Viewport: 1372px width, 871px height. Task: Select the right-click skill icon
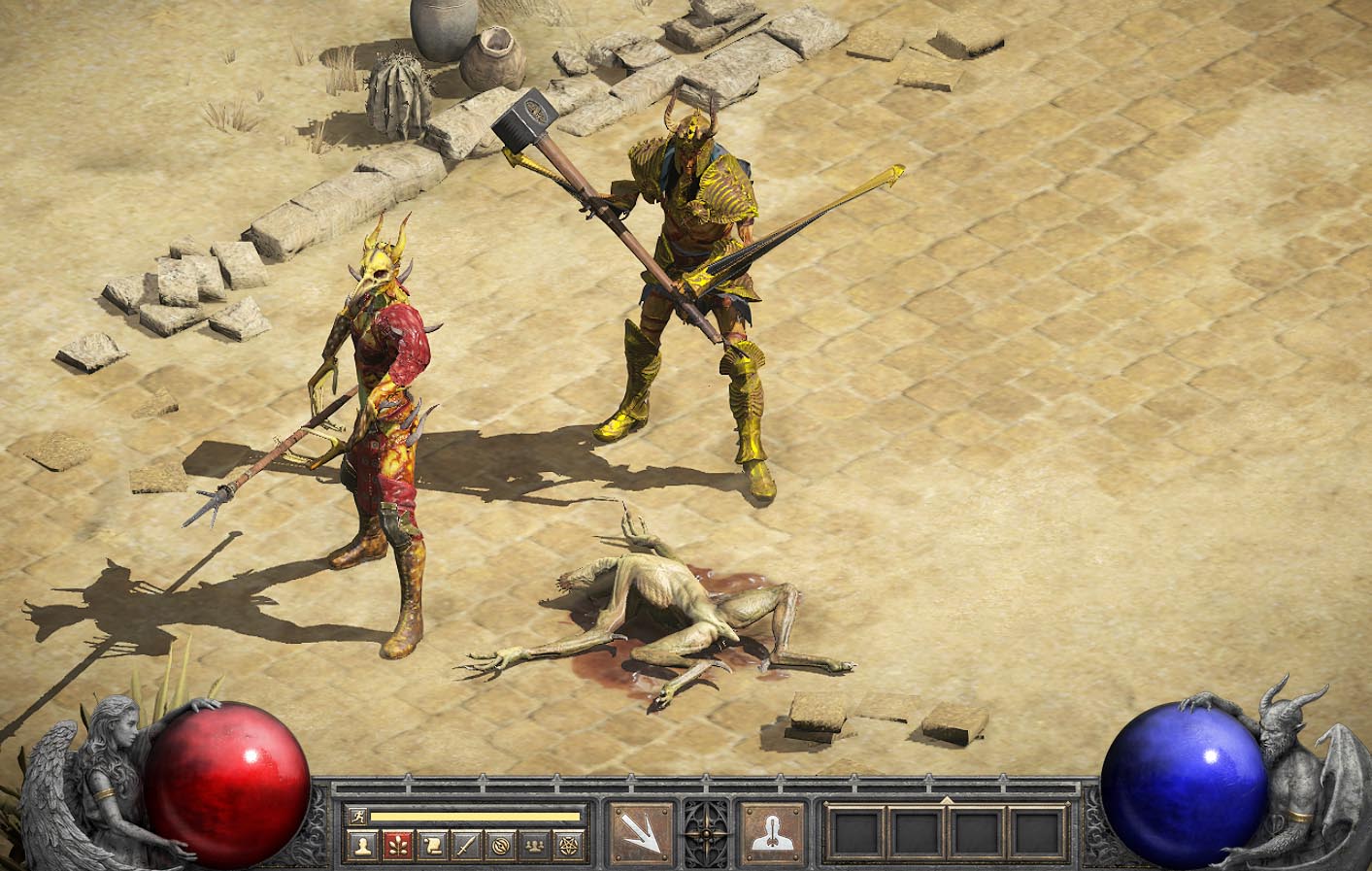[x=773, y=832]
